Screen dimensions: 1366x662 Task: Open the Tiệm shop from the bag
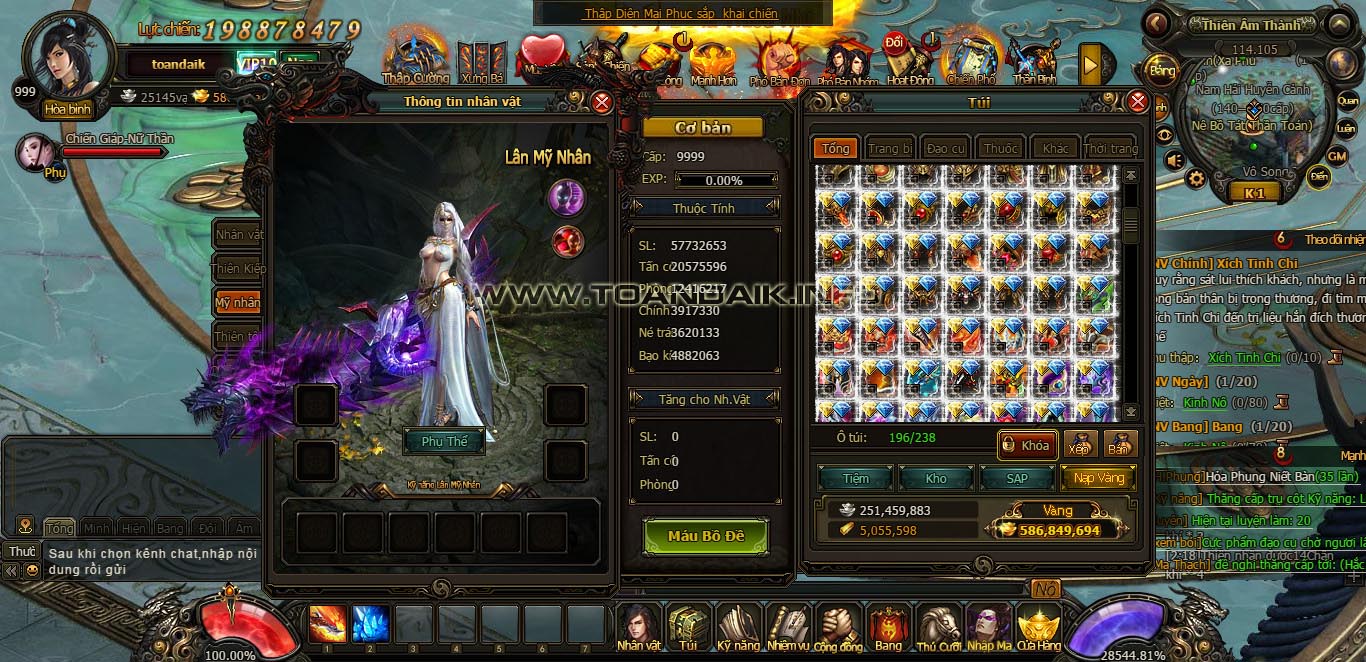pyautogui.click(x=856, y=478)
